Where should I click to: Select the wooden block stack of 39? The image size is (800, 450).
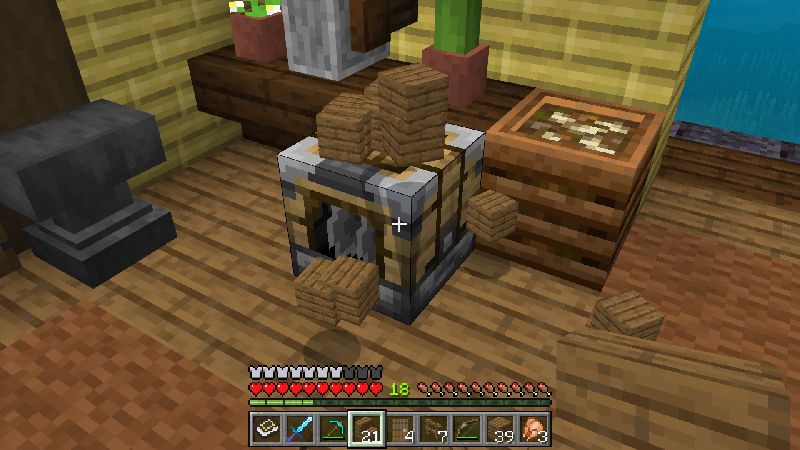501,429
